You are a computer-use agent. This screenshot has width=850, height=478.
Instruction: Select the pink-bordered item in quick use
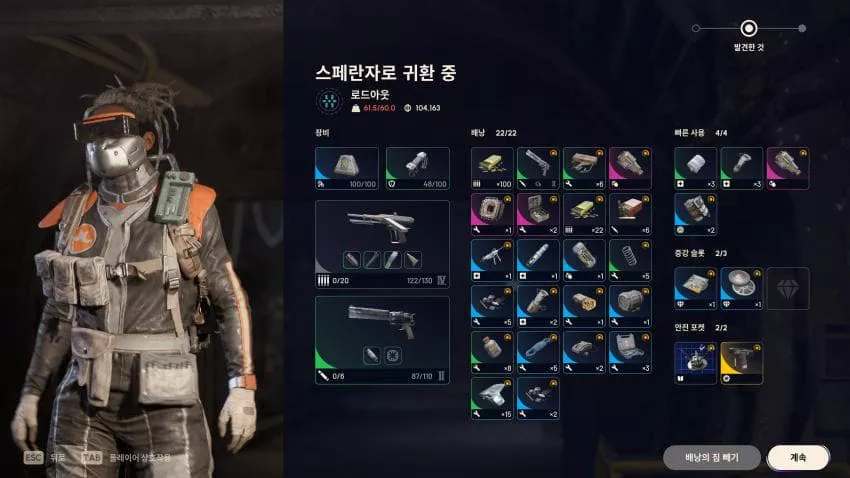(788, 168)
